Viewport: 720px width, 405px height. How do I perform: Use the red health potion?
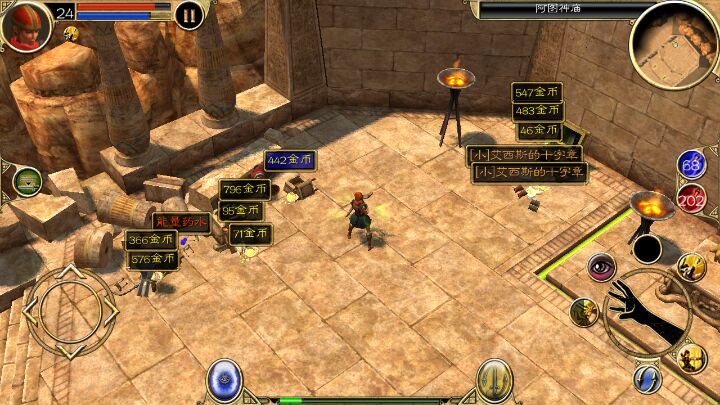click(691, 198)
